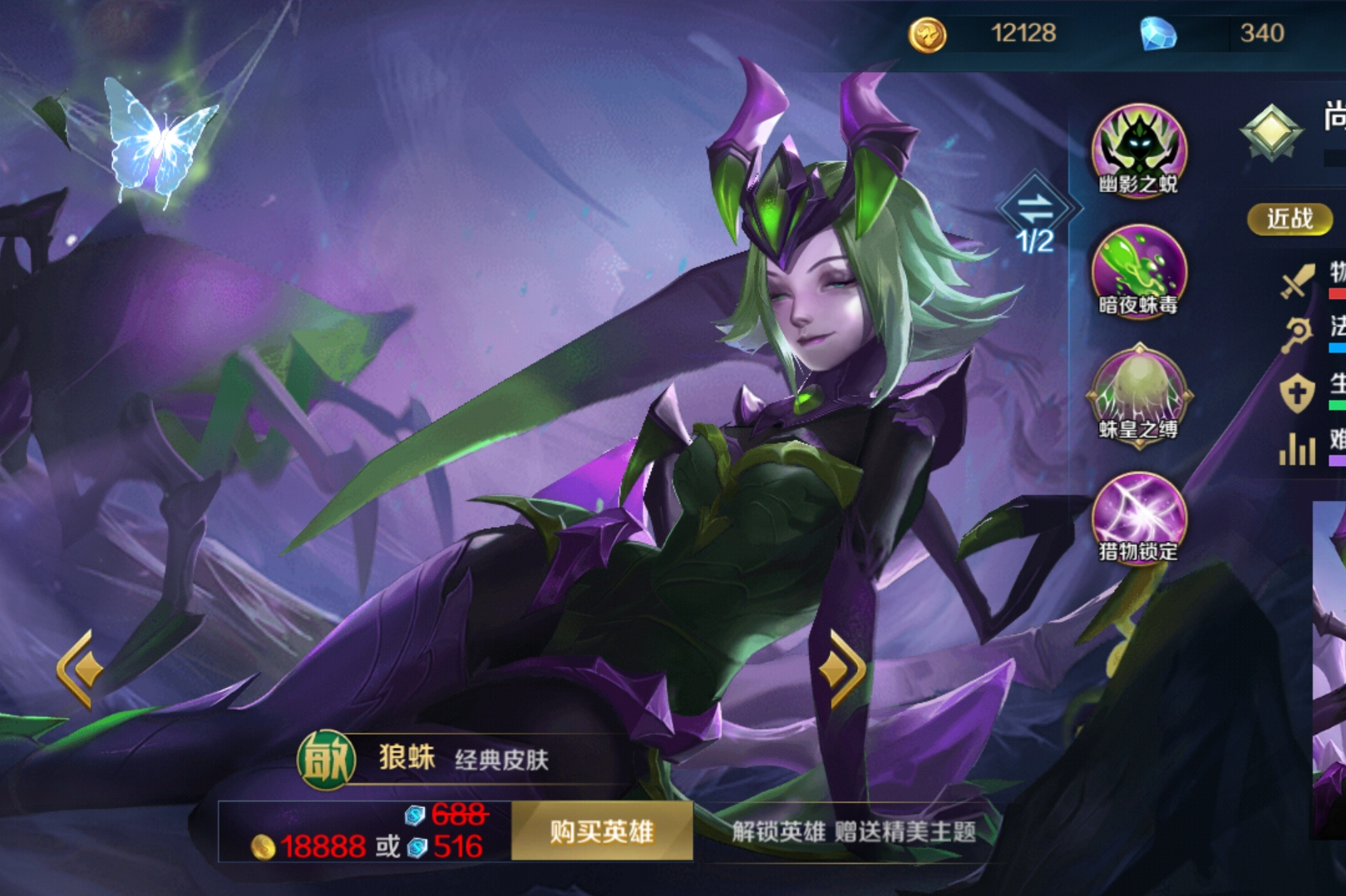Show the next hero with right arrow

click(843, 669)
